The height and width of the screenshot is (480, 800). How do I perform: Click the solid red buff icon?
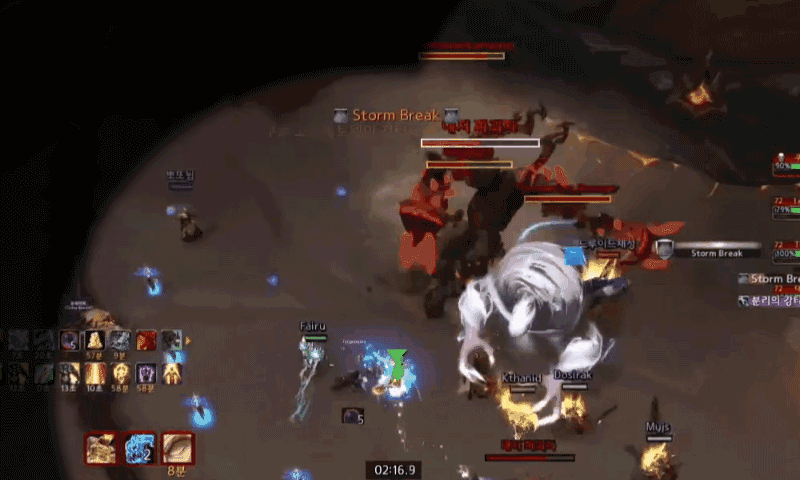pyautogui.click(x=146, y=341)
